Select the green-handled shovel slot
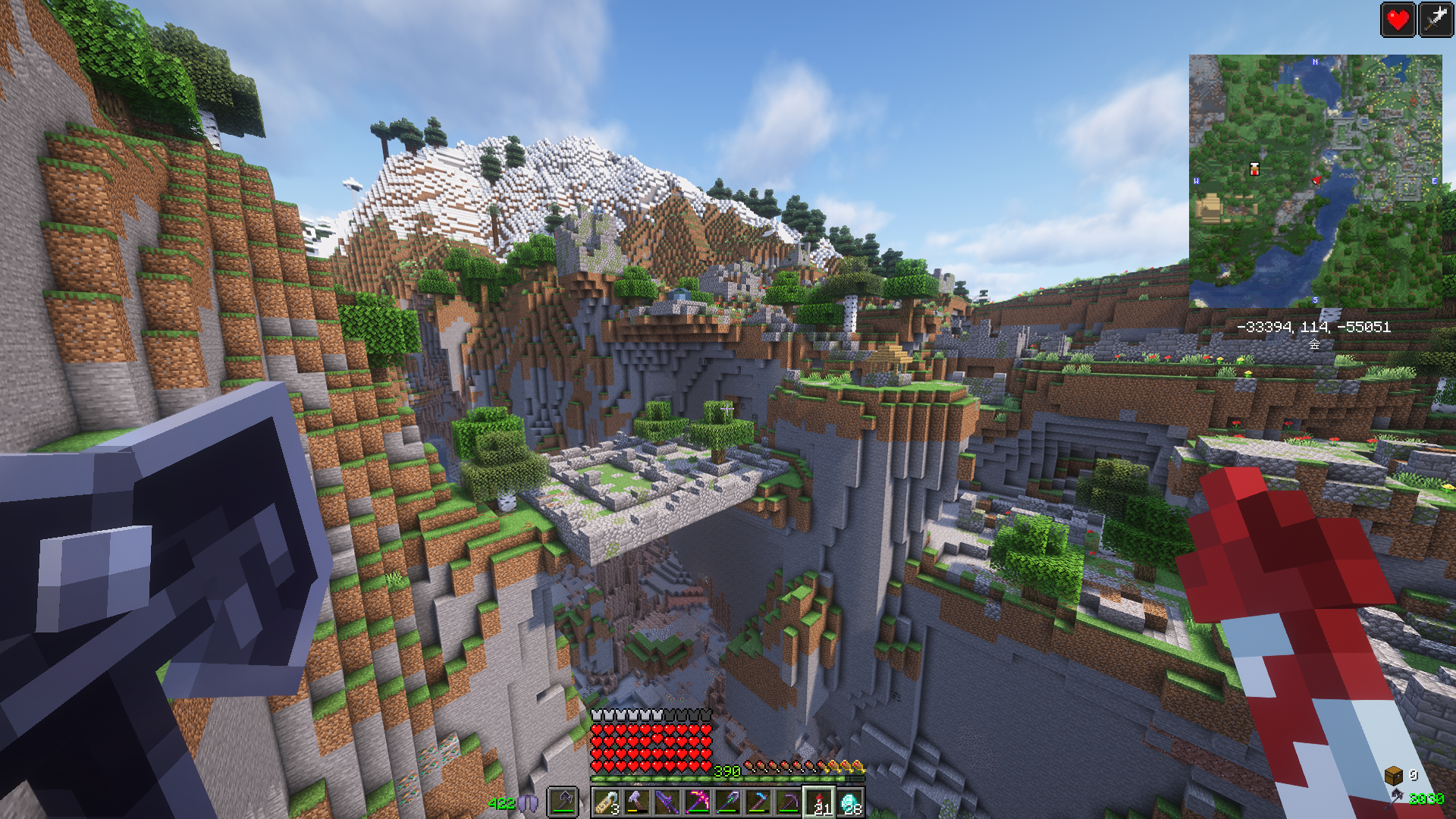This screenshot has width=1456, height=819. pyautogui.click(x=728, y=802)
